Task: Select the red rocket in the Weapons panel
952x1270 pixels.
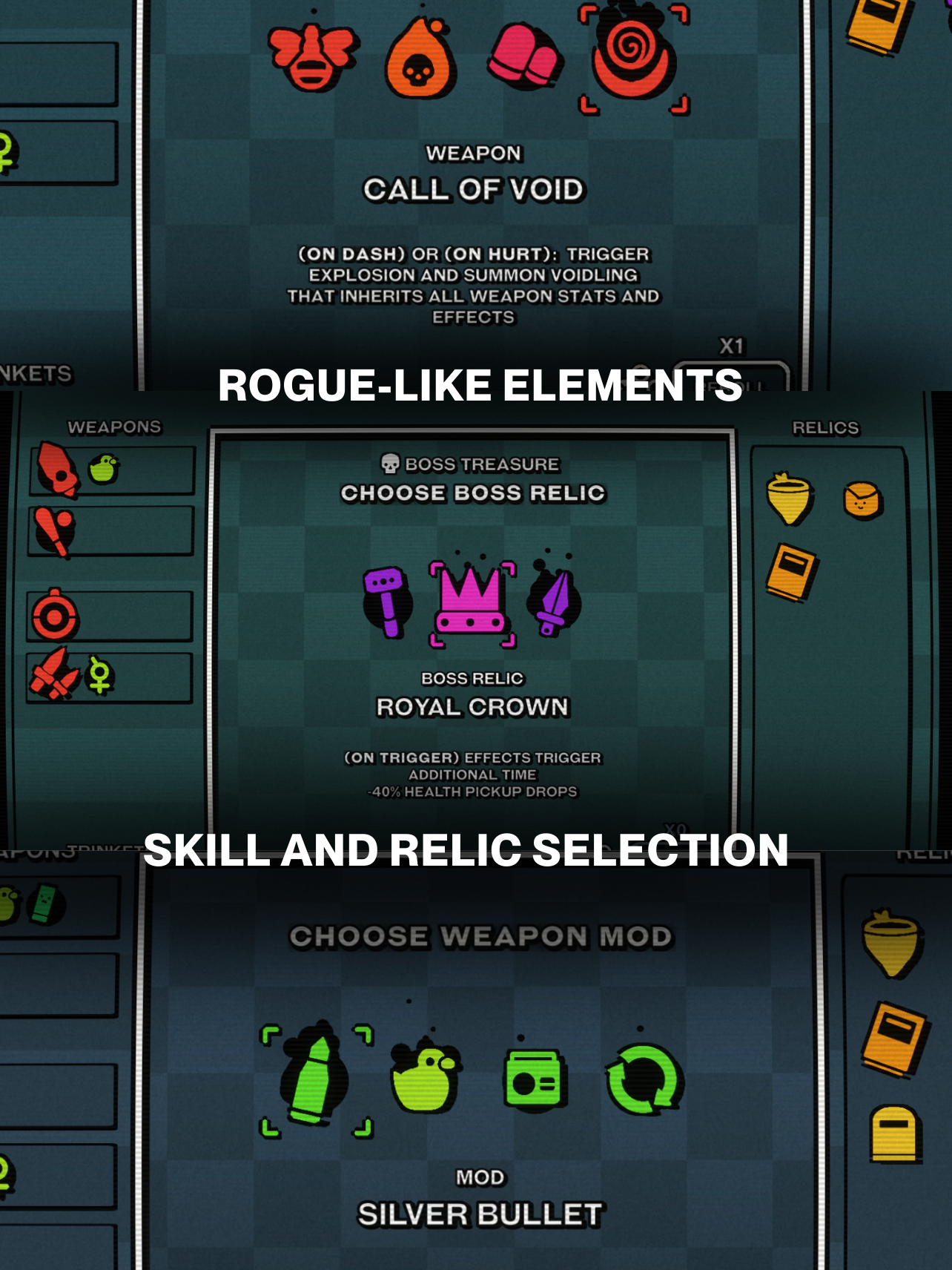Action: pyautogui.click(x=56, y=470)
